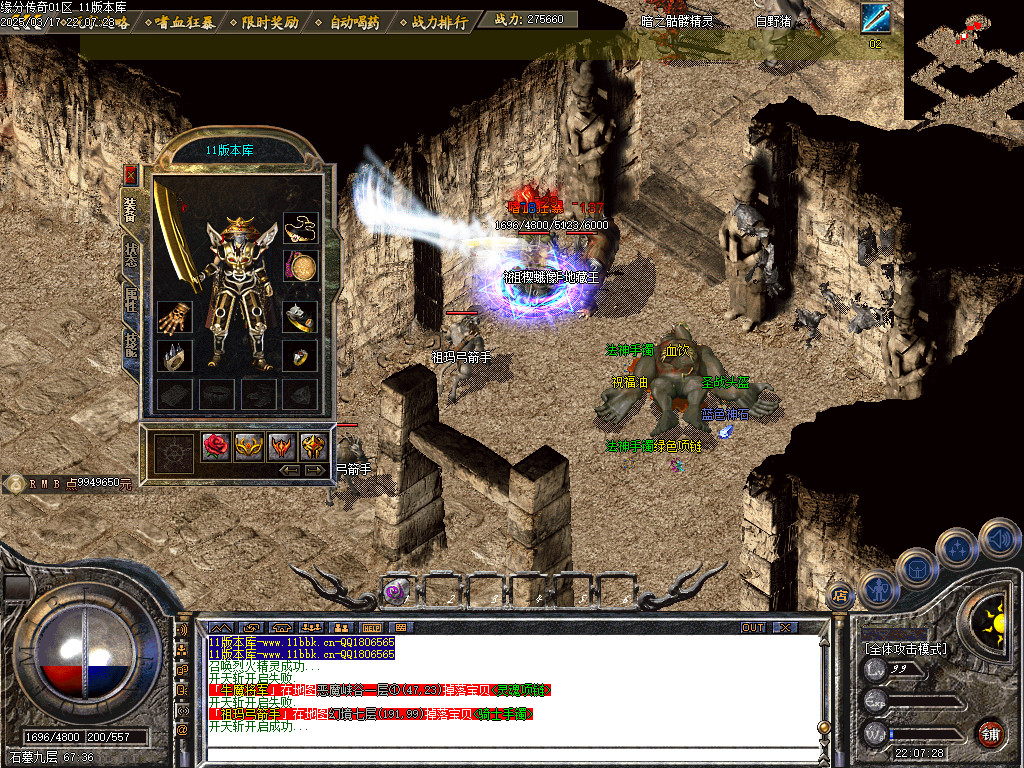The height and width of the screenshot is (768, 1024).
Task: Open the 店 shop round button
Action: (838, 594)
